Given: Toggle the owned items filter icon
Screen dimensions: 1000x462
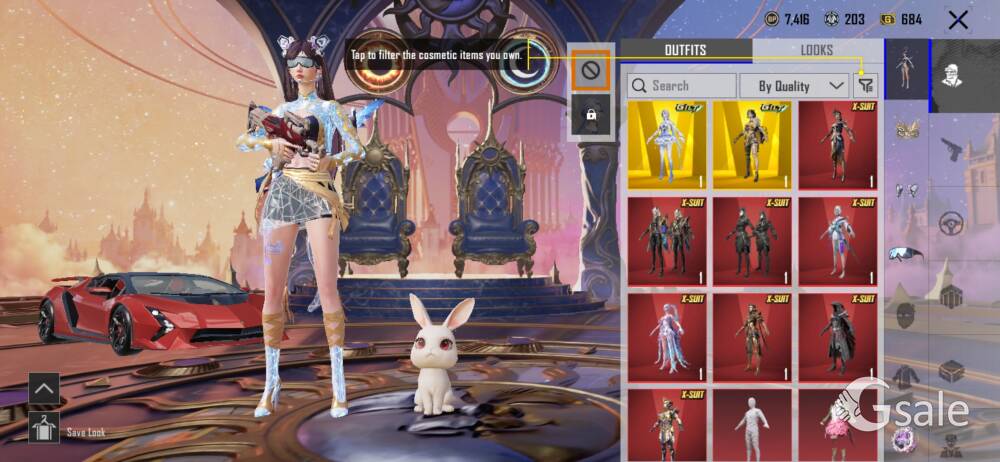Looking at the screenshot, I should point(865,86).
